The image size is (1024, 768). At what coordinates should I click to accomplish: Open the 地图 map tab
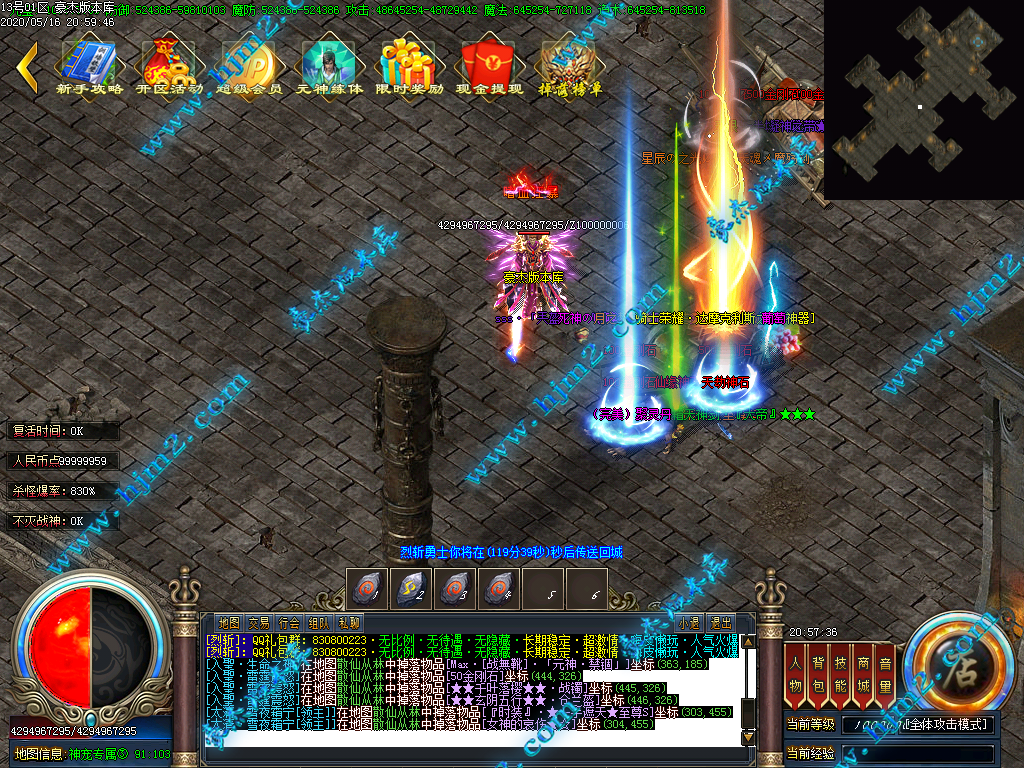[x=229, y=622]
